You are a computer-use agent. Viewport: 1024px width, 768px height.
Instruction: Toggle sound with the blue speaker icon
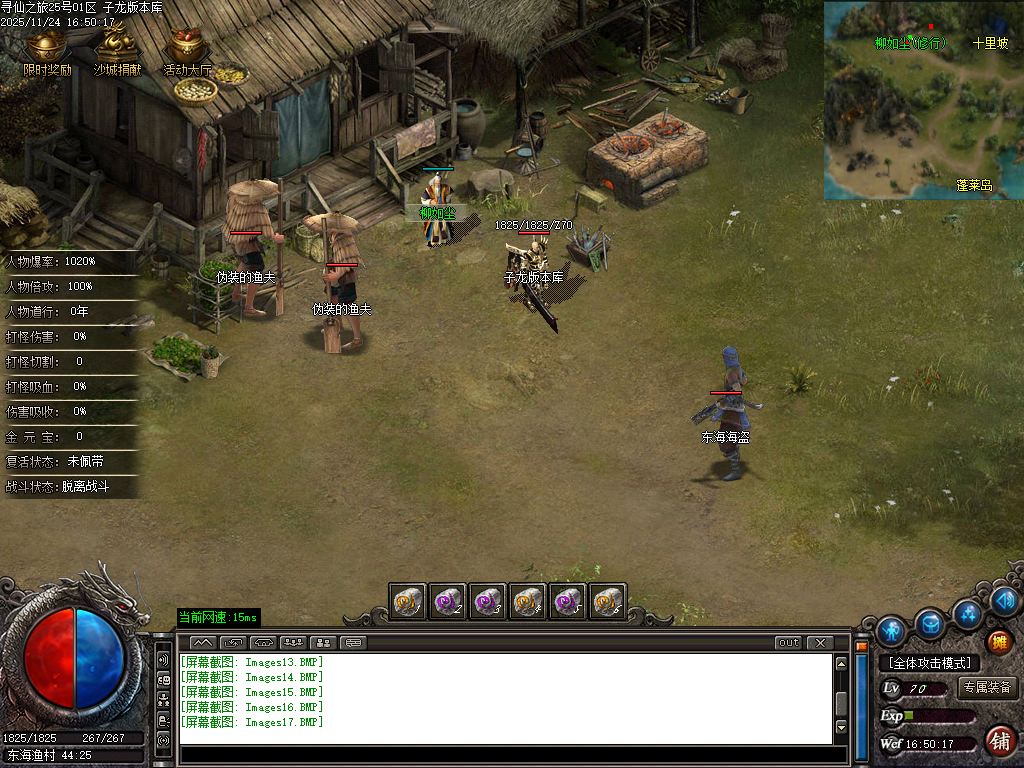(x=1005, y=600)
